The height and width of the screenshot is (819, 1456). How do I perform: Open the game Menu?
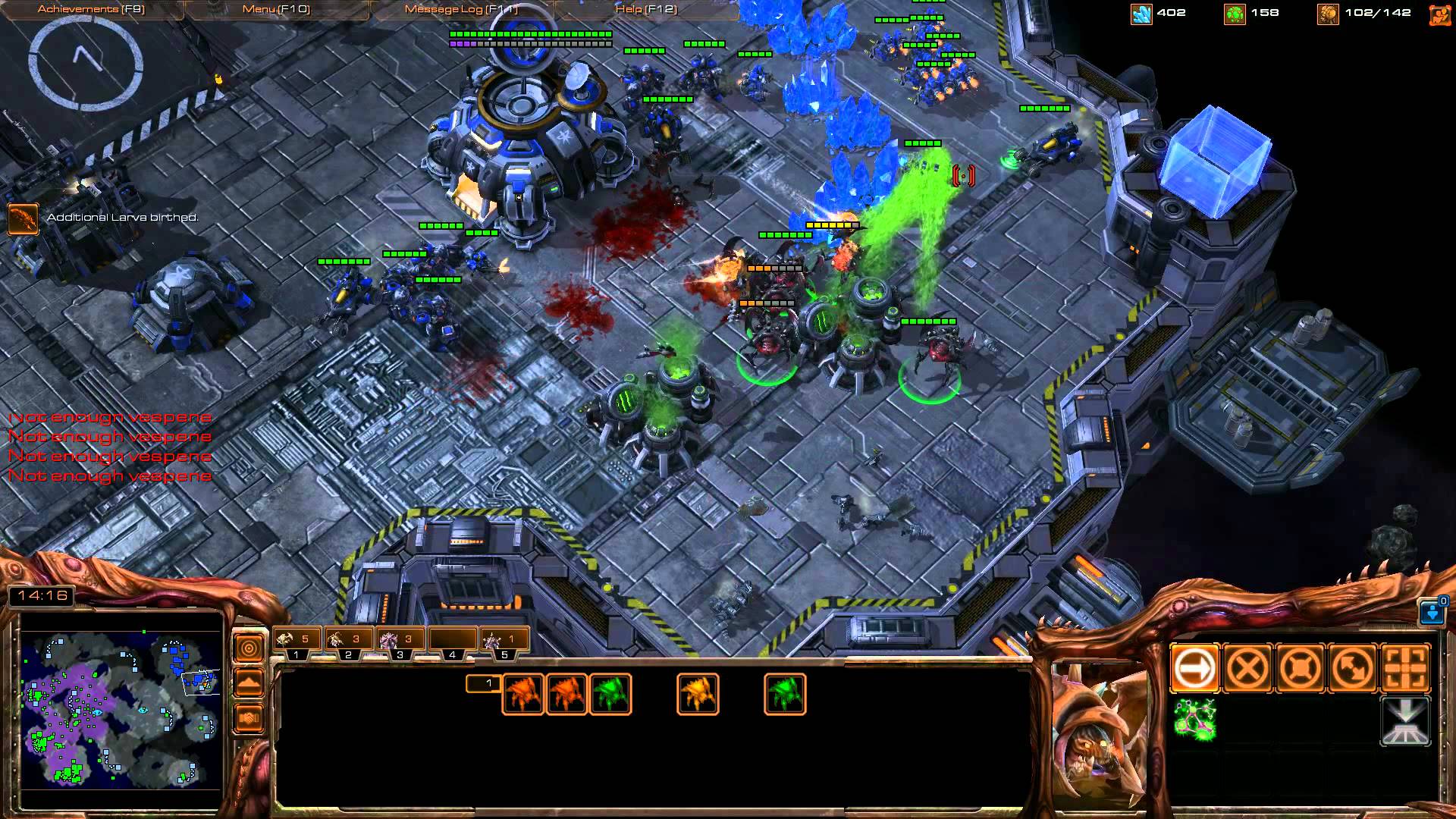[276, 9]
